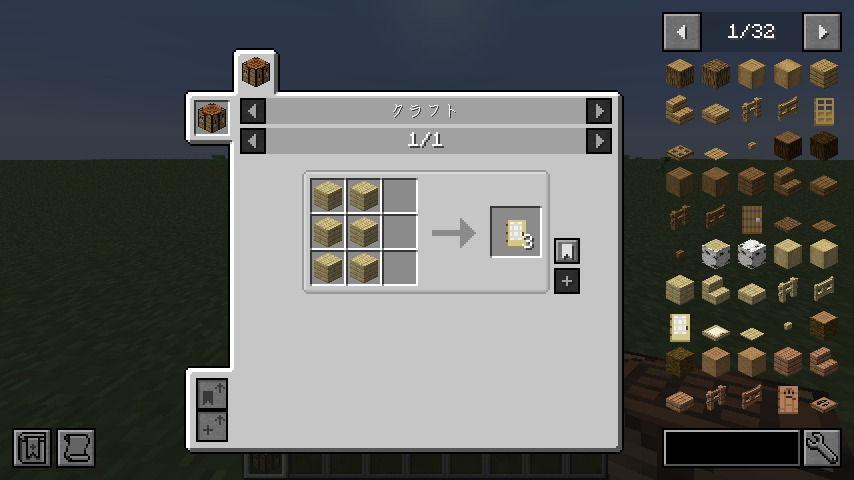The height and width of the screenshot is (480, 854).
Task: Select the birch door in the item list
Action: (x=680, y=327)
